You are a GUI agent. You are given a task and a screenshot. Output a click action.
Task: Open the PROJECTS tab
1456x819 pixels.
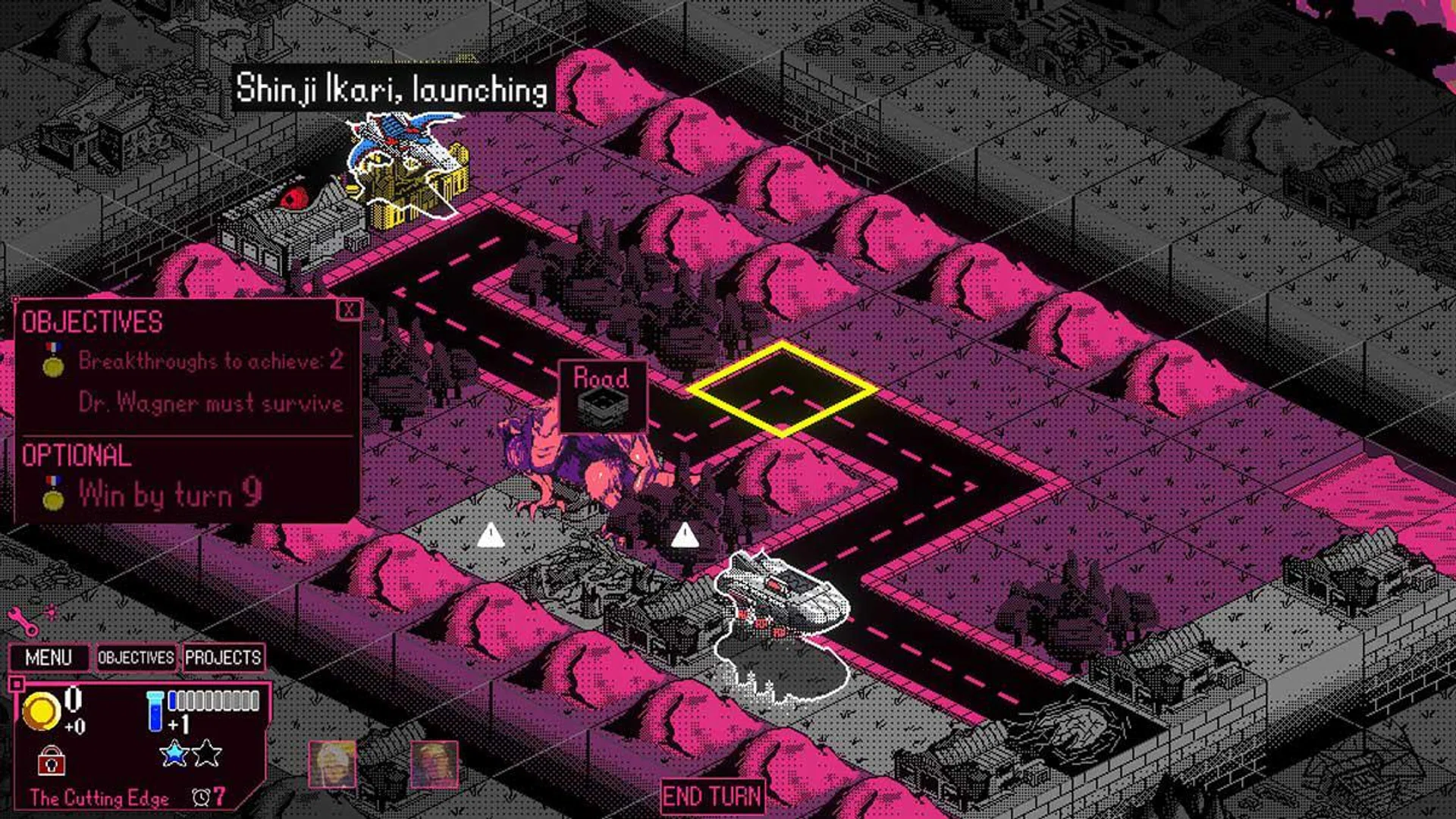[x=224, y=658]
